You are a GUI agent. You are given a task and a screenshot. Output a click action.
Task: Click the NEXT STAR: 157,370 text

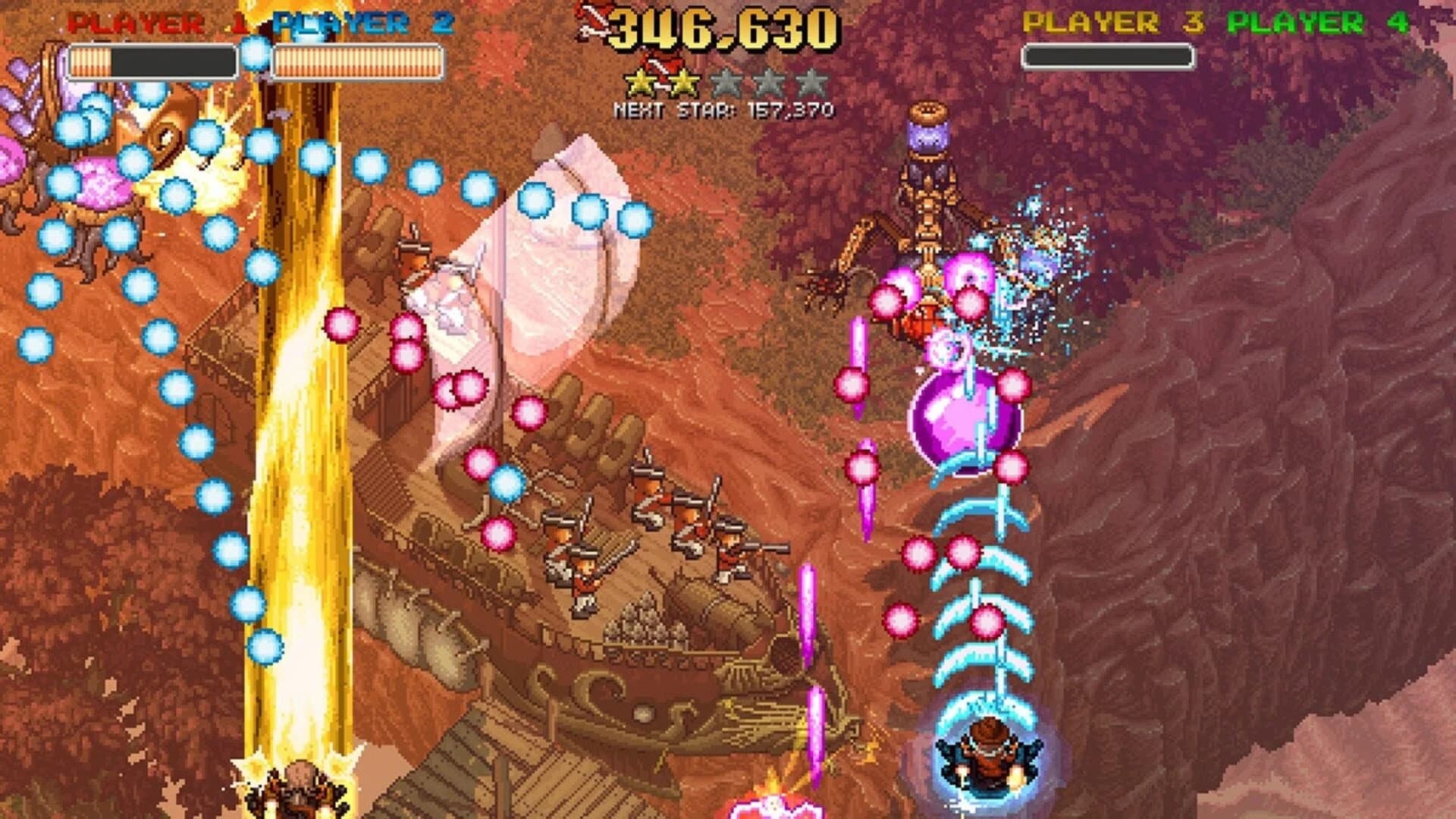coord(724,110)
